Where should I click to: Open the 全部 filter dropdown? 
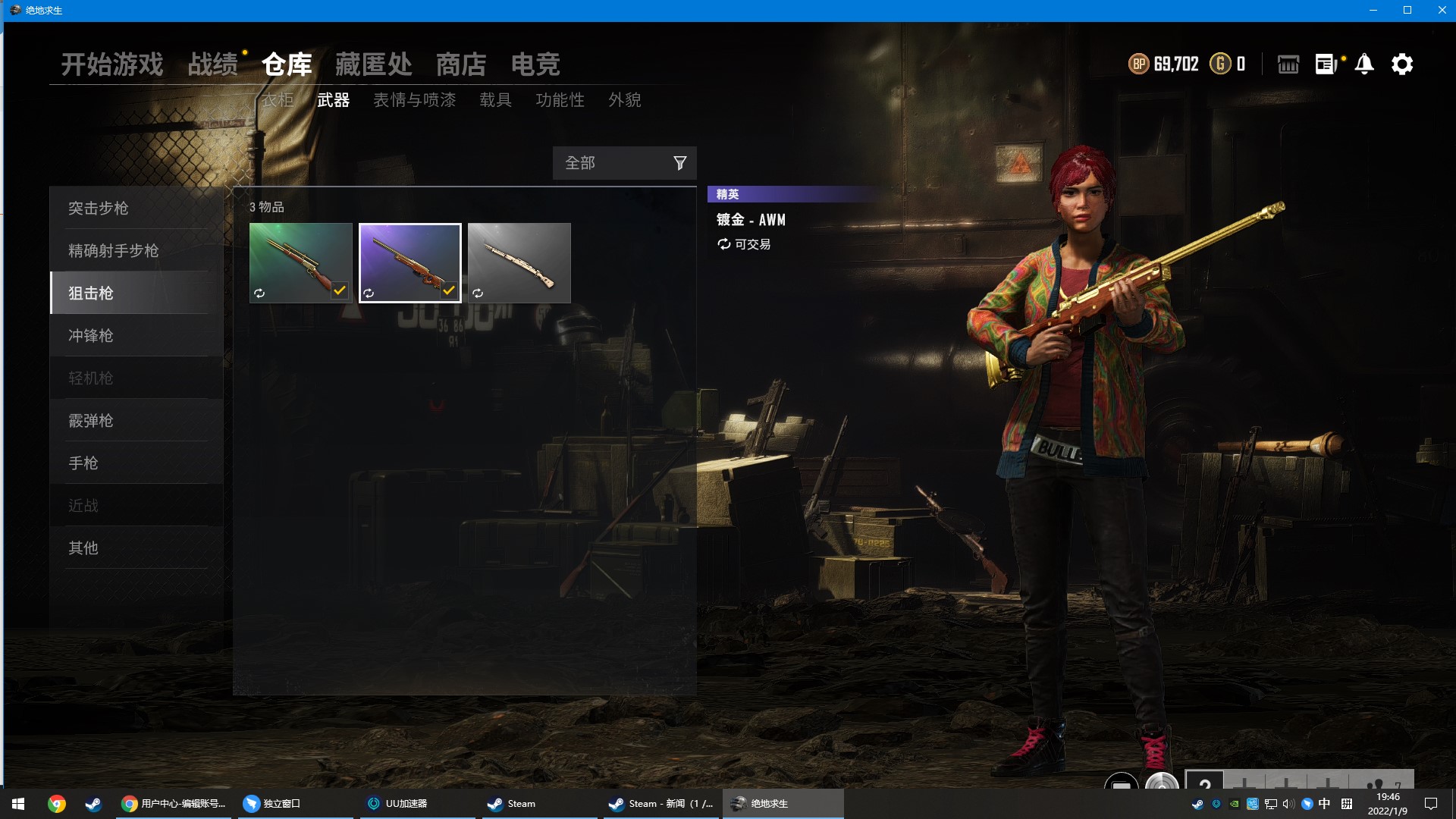607,162
